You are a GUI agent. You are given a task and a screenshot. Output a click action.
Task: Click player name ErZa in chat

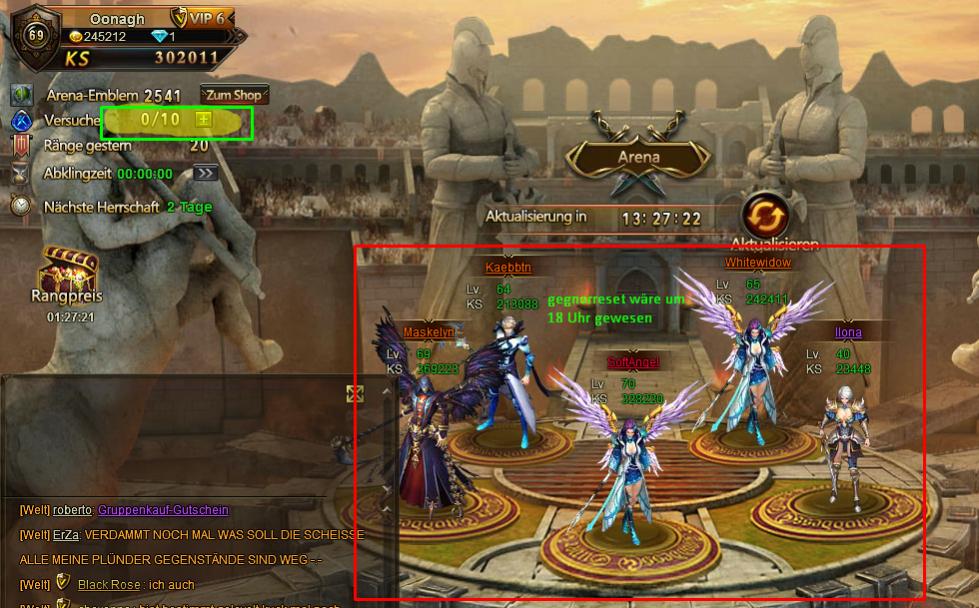pyautogui.click(x=66, y=535)
